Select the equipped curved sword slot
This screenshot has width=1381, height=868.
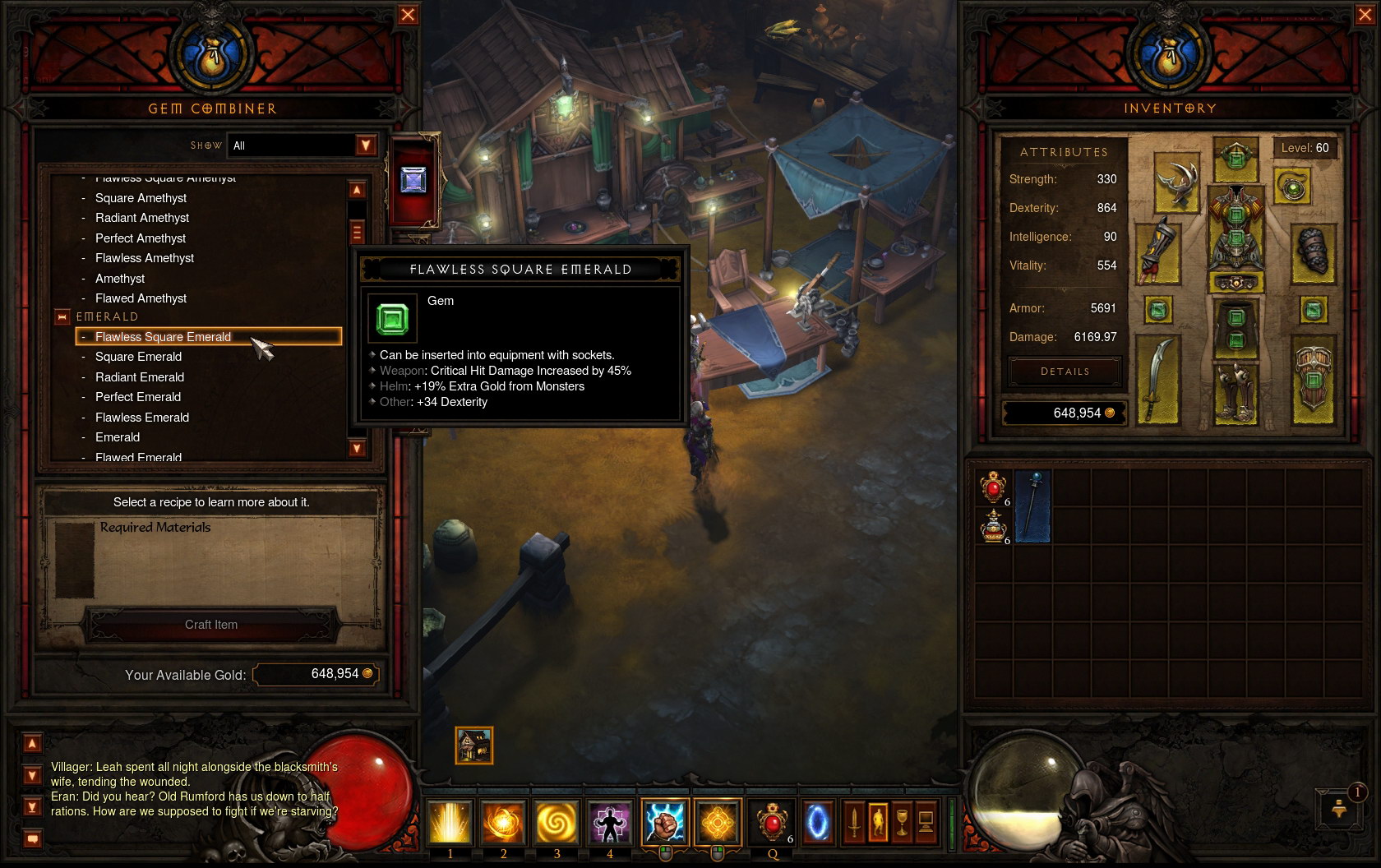point(1157,381)
